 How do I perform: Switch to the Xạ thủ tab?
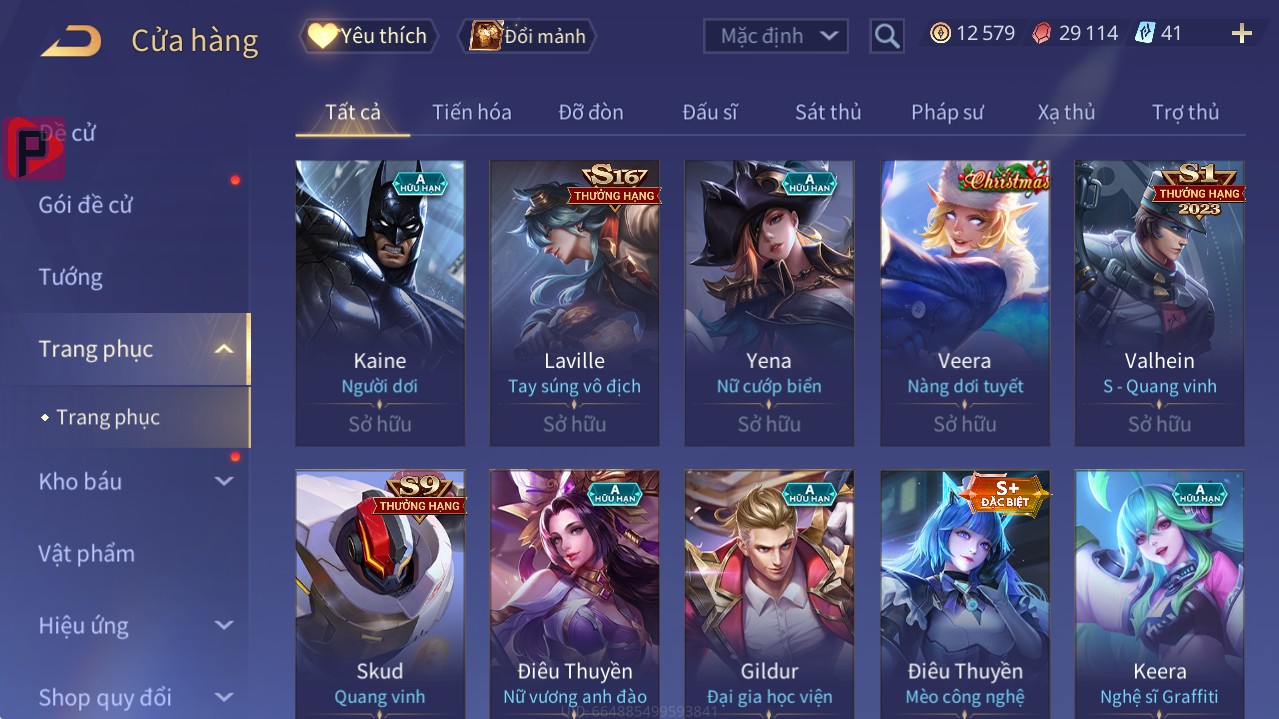(x=1066, y=112)
